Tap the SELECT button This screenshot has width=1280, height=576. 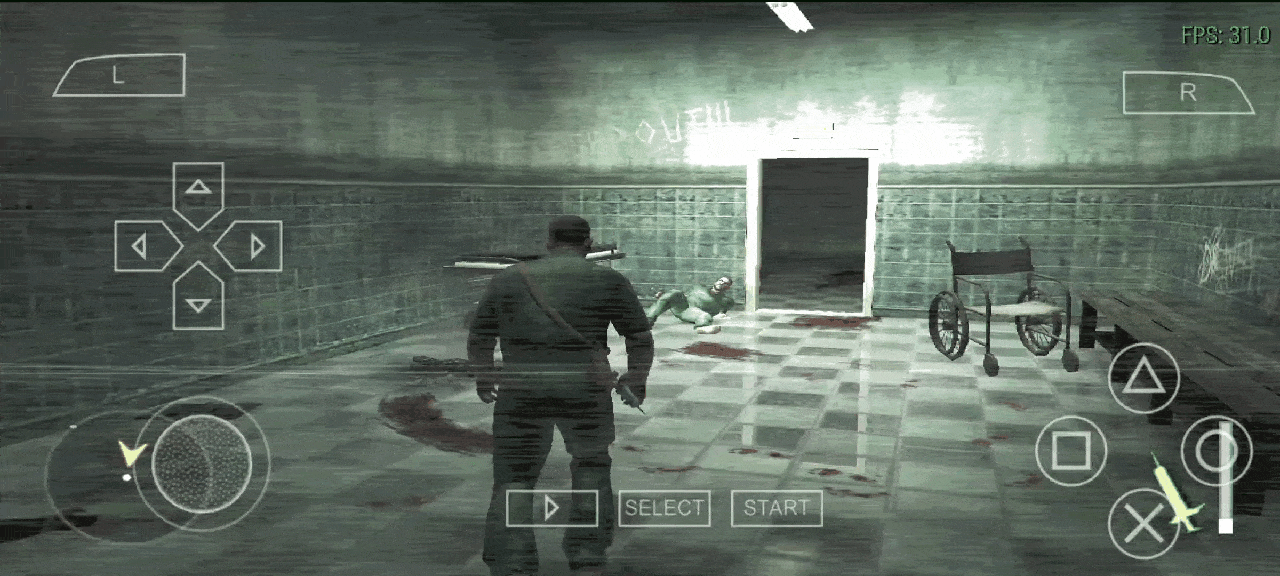click(664, 508)
